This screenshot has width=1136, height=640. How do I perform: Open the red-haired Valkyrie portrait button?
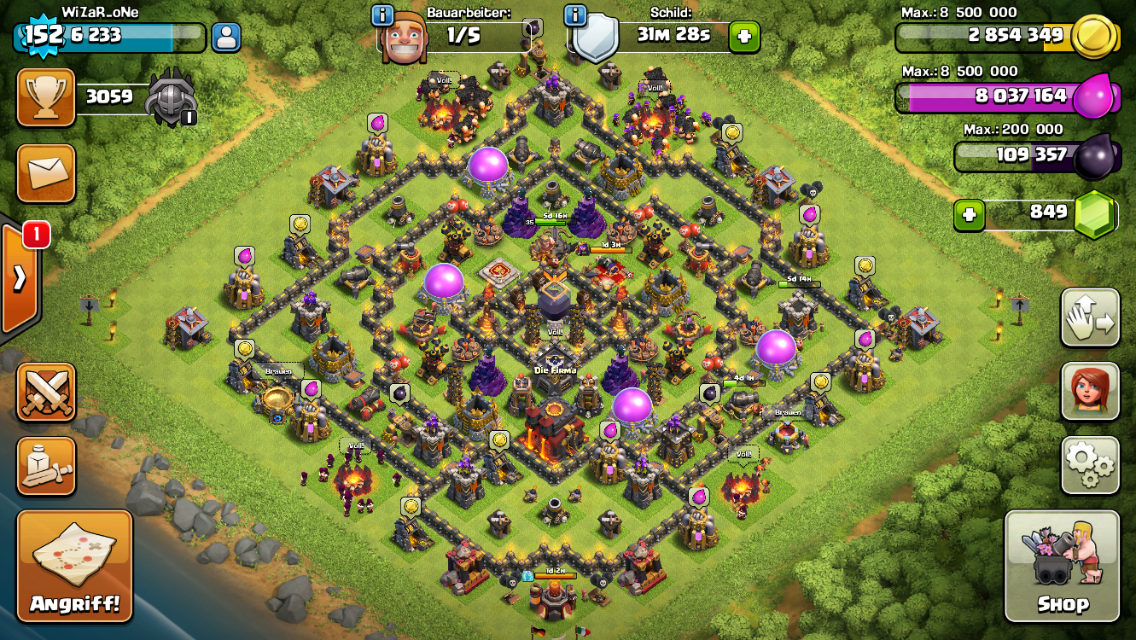click(x=1089, y=391)
